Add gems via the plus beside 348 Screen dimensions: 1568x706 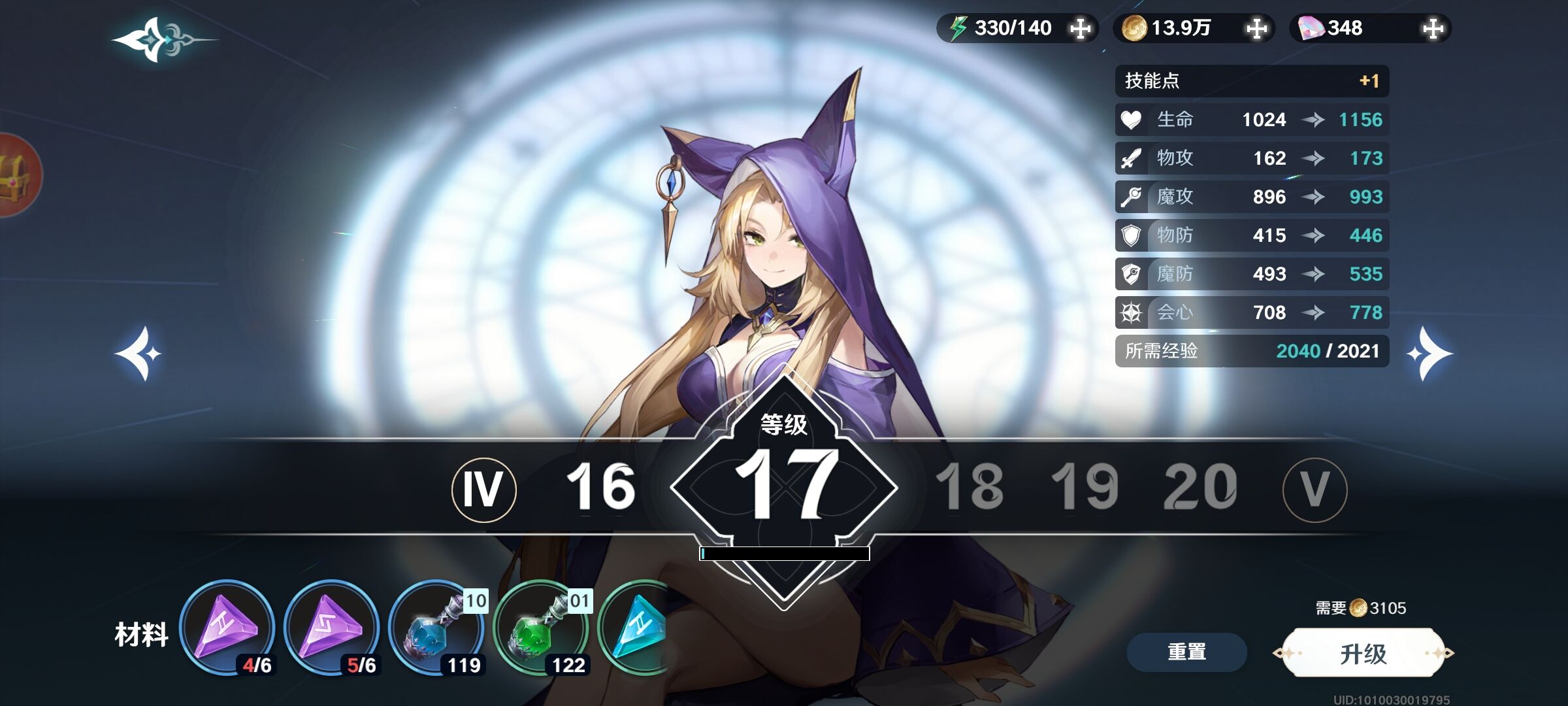click(x=1433, y=29)
